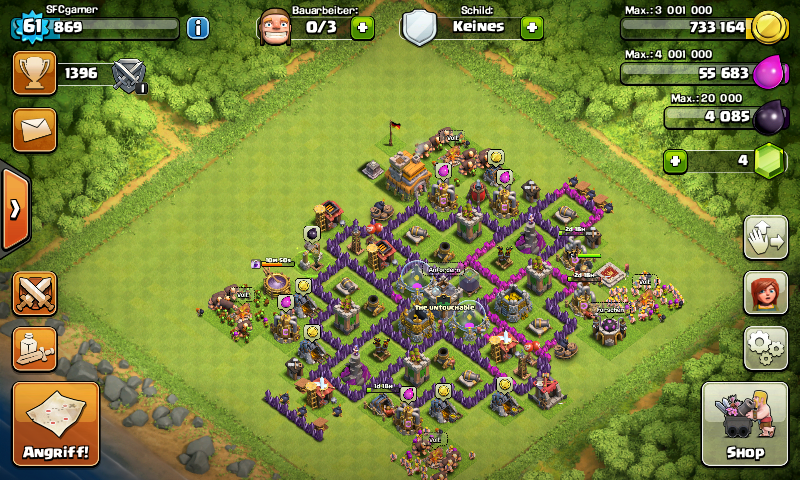
Task: Open the army overview button above Angriff!
Action: (34, 348)
